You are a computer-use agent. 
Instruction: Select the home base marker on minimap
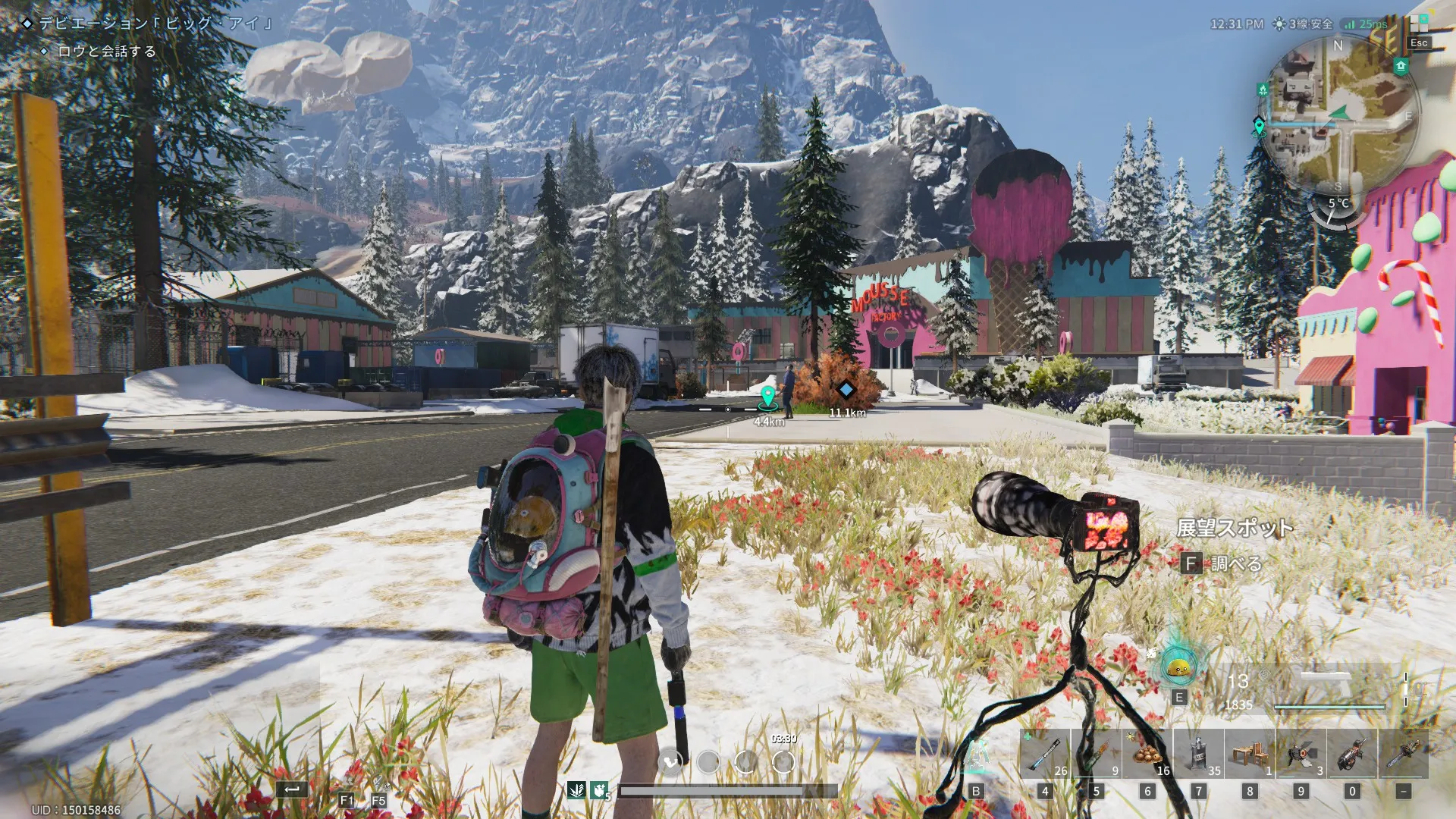point(1401,67)
